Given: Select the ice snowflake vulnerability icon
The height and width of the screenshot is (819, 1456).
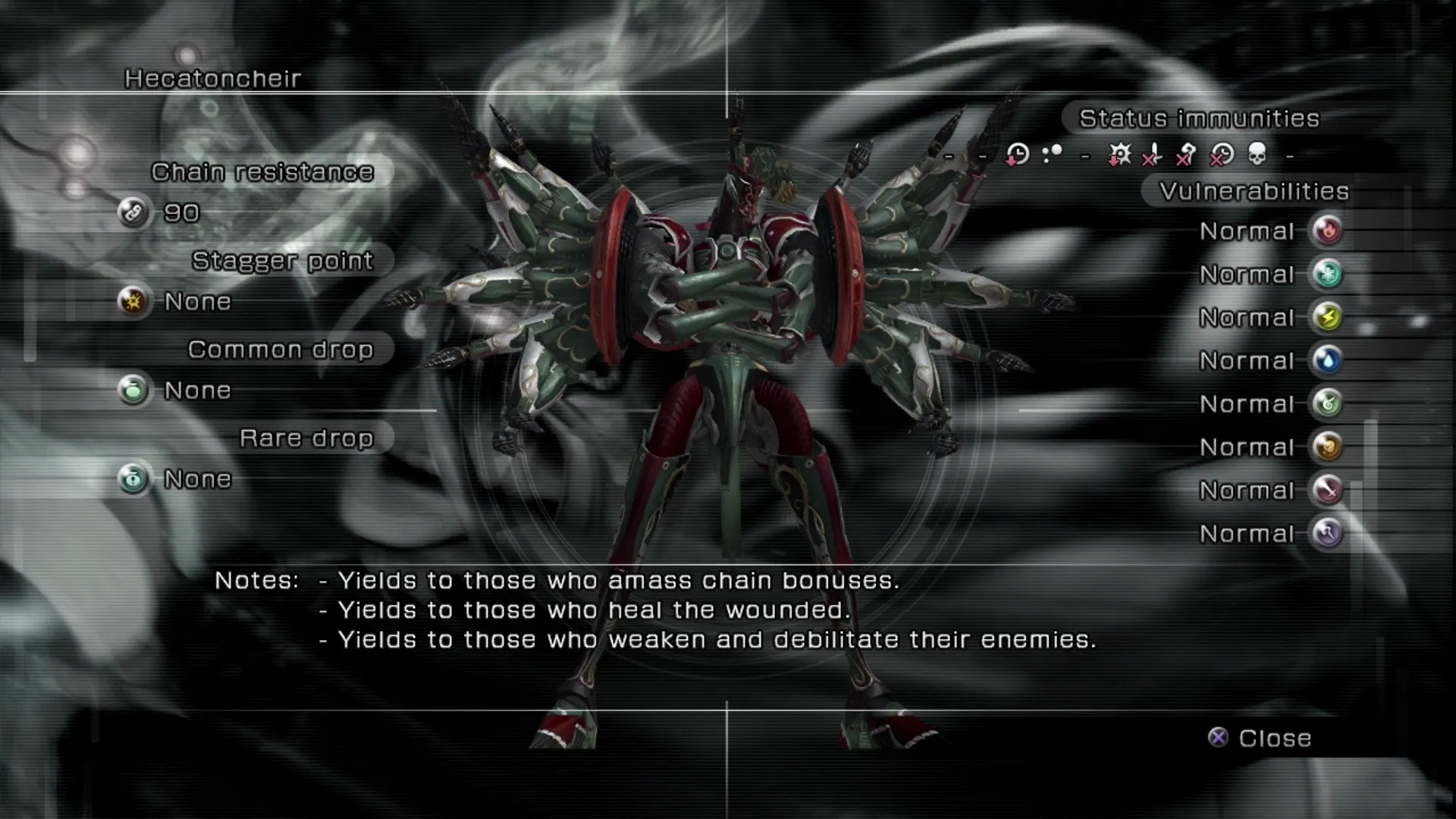Looking at the screenshot, I should tap(1328, 274).
